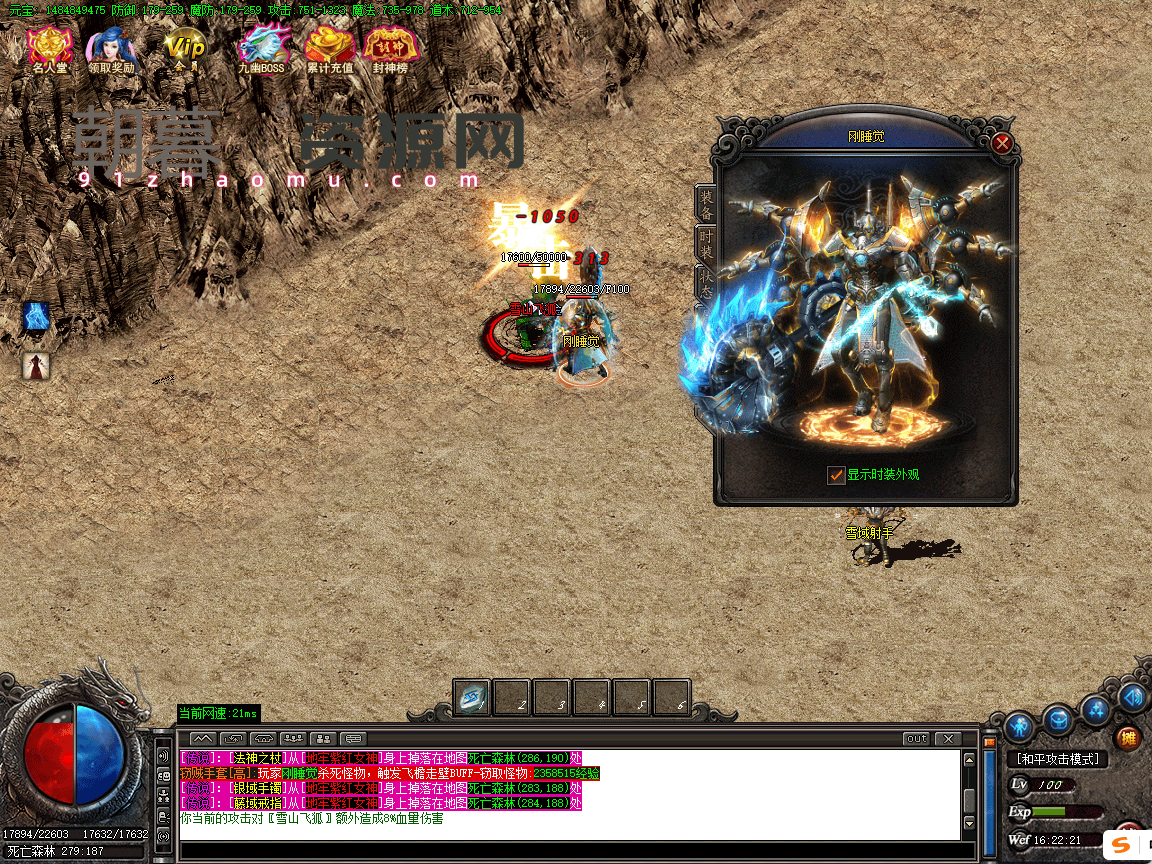Change the 和平攻击模式 attack mode
1152x864 pixels.
pyautogui.click(x=1057, y=760)
